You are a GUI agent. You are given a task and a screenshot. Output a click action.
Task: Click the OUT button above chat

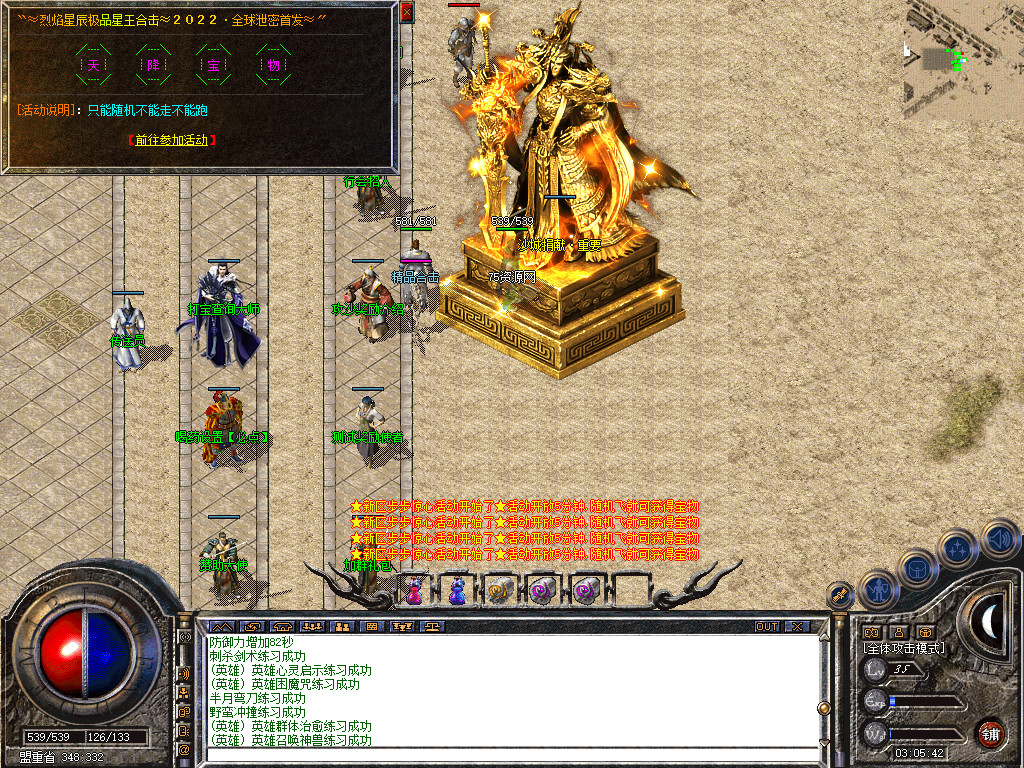[766, 627]
